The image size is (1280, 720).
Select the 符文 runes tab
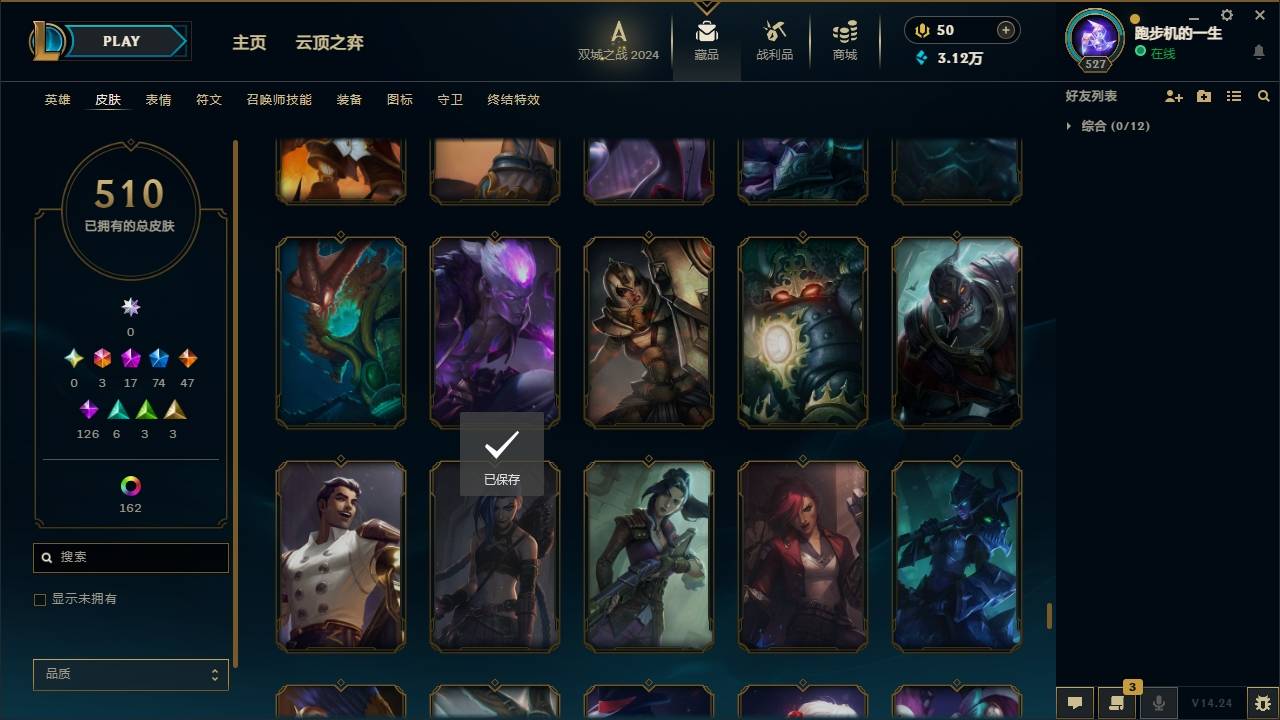(x=208, y=99)
